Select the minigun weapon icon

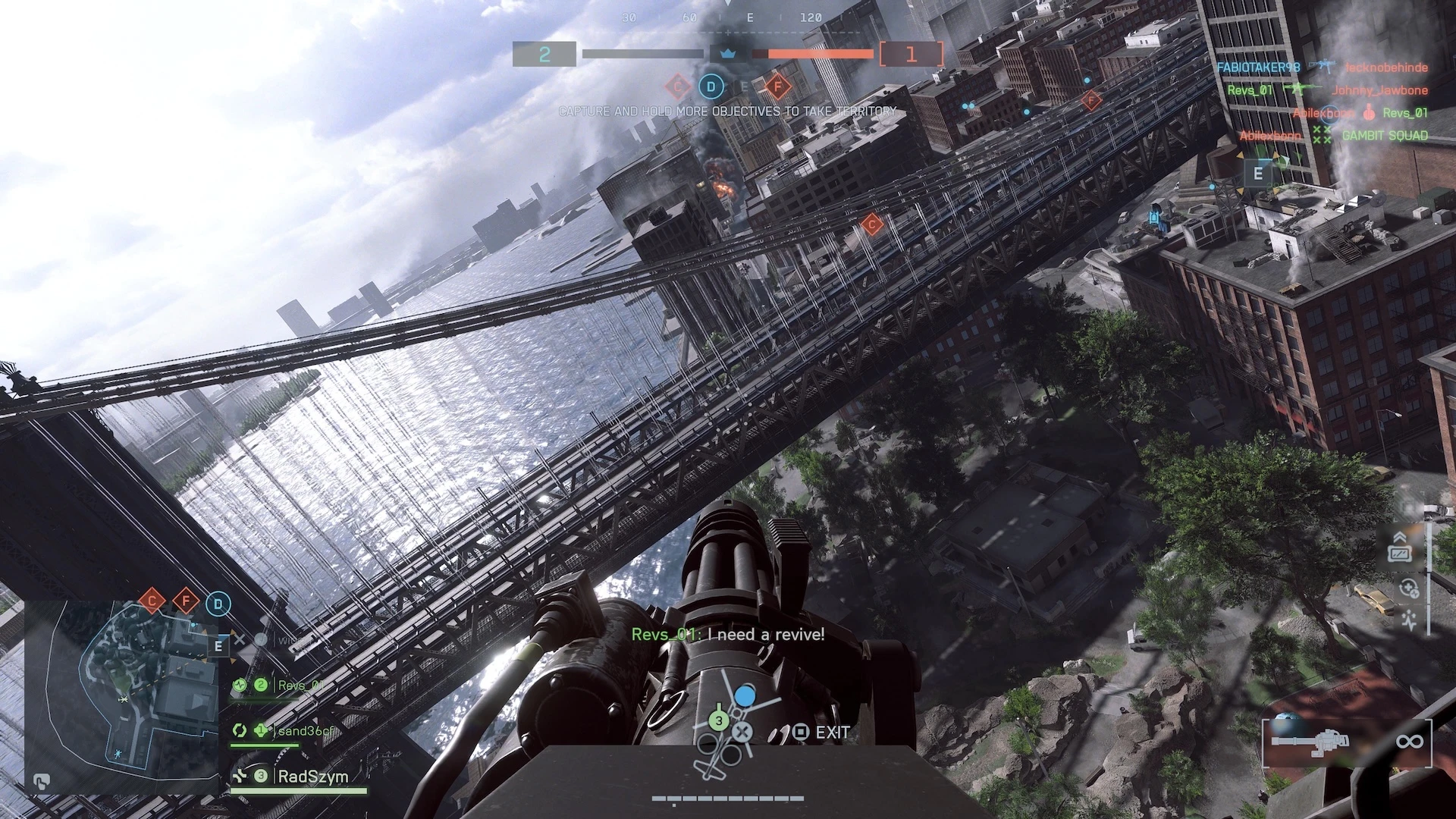click(1310, 741)
